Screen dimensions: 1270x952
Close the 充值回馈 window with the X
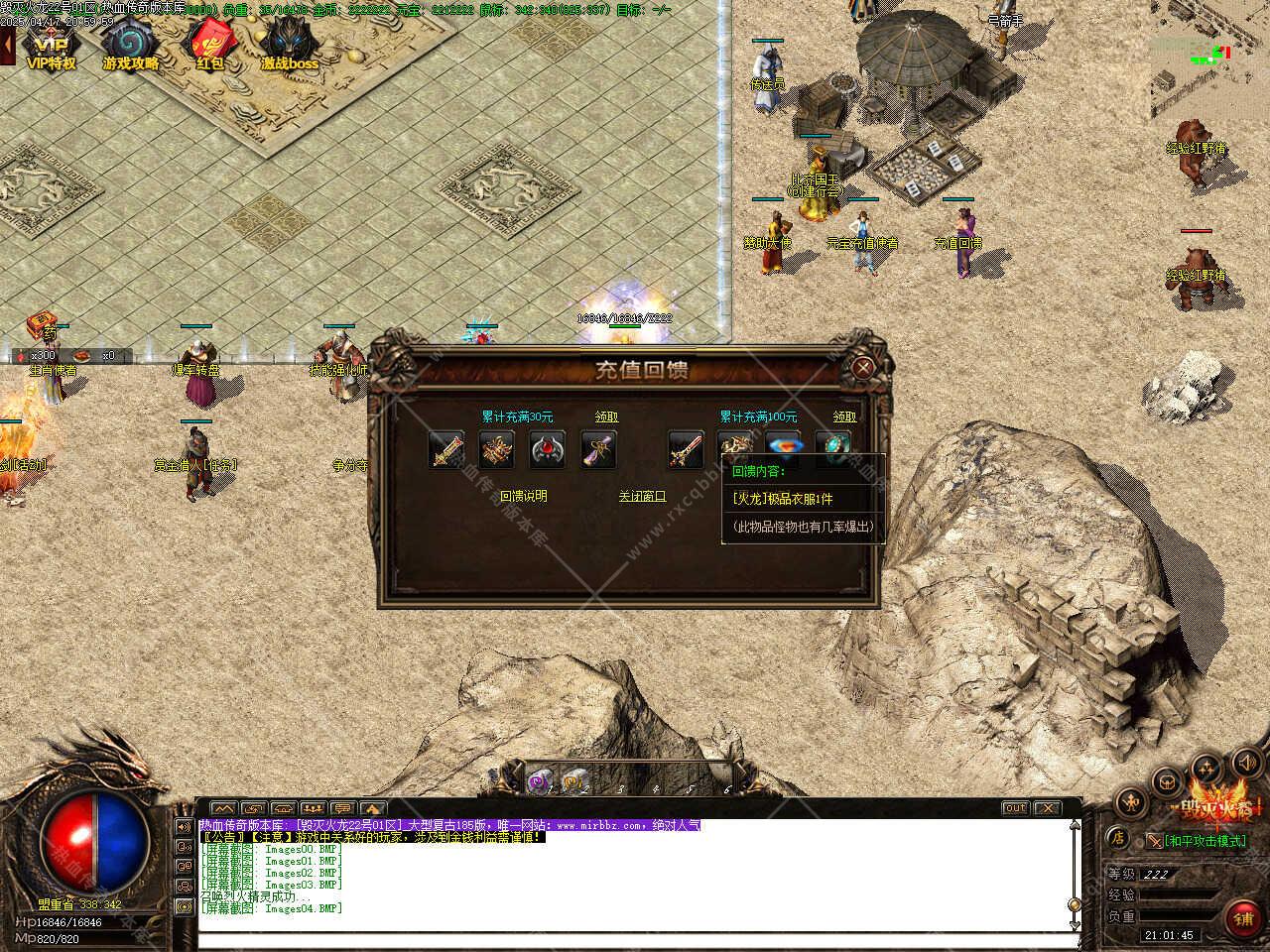tap(863, 369)
